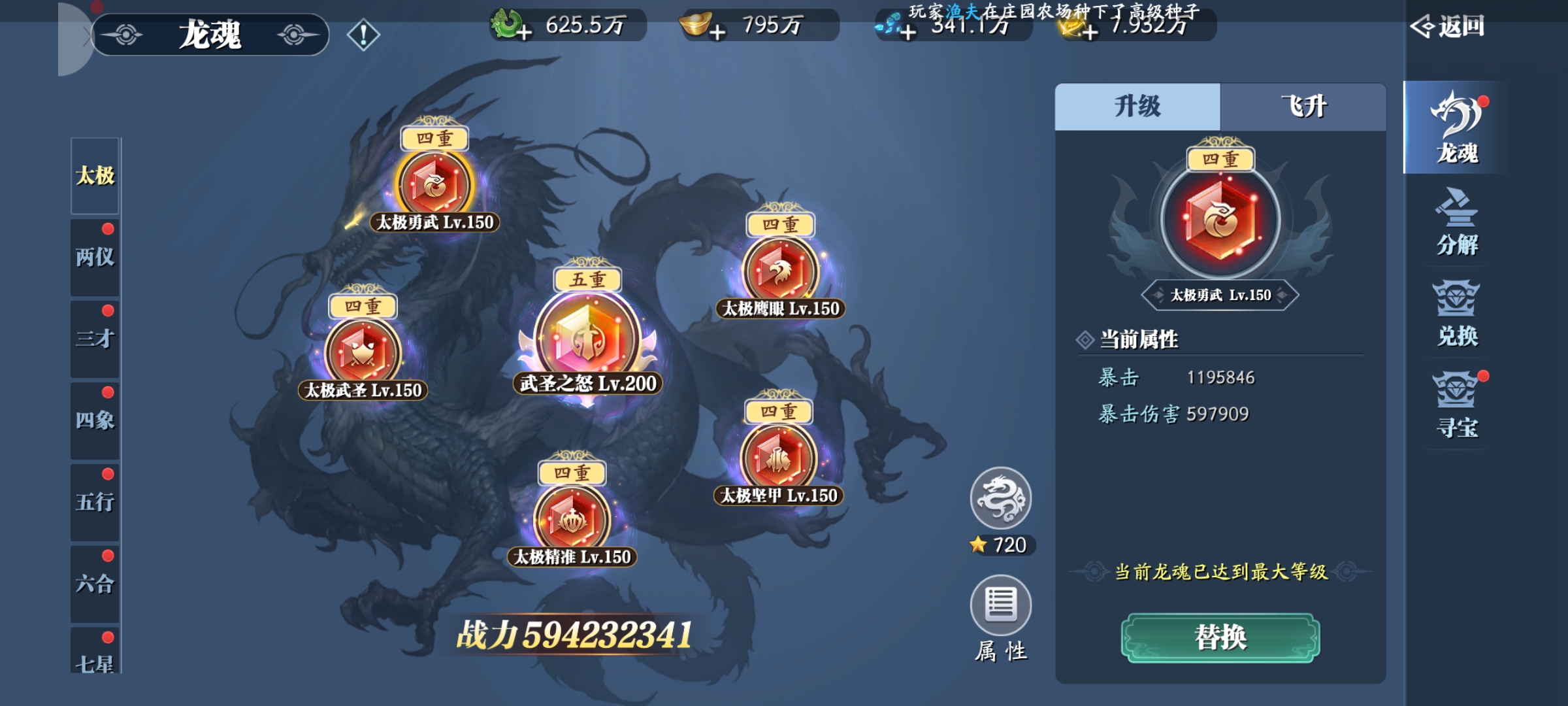The height and width of the screenshot is (706, 1568).
Task: Switch to the 飞升 tab
Action: coord(1303,107)
